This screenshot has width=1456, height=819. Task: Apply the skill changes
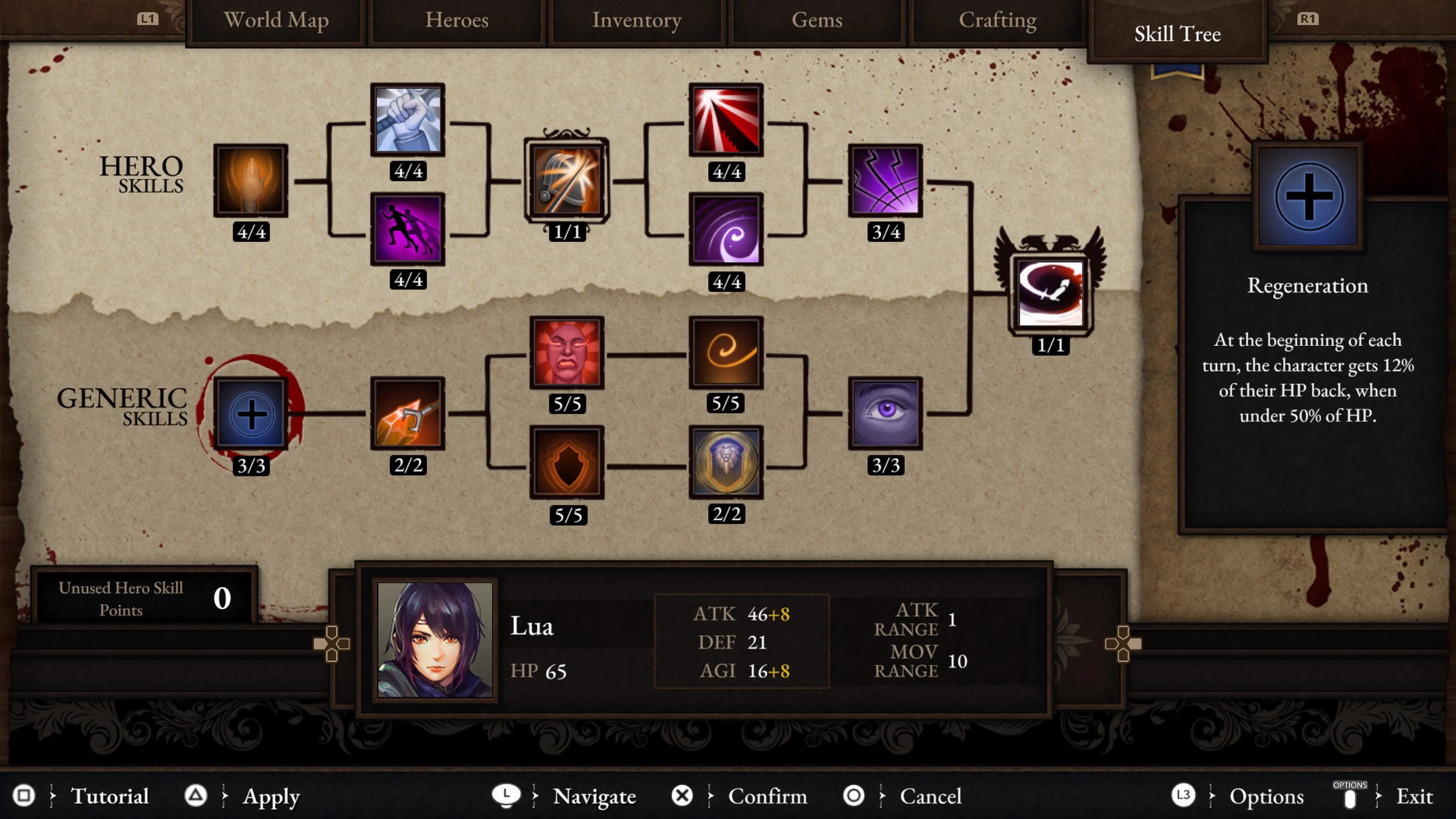coord(271,796)
